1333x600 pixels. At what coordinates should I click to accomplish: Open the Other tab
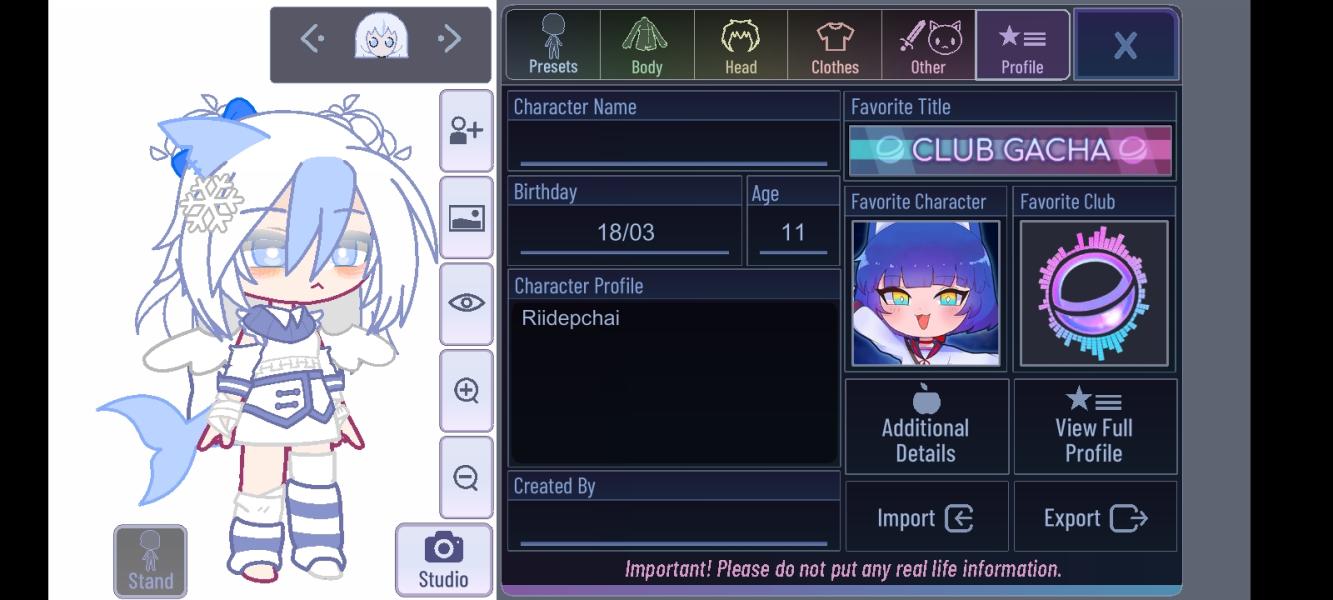click(928, 45)
